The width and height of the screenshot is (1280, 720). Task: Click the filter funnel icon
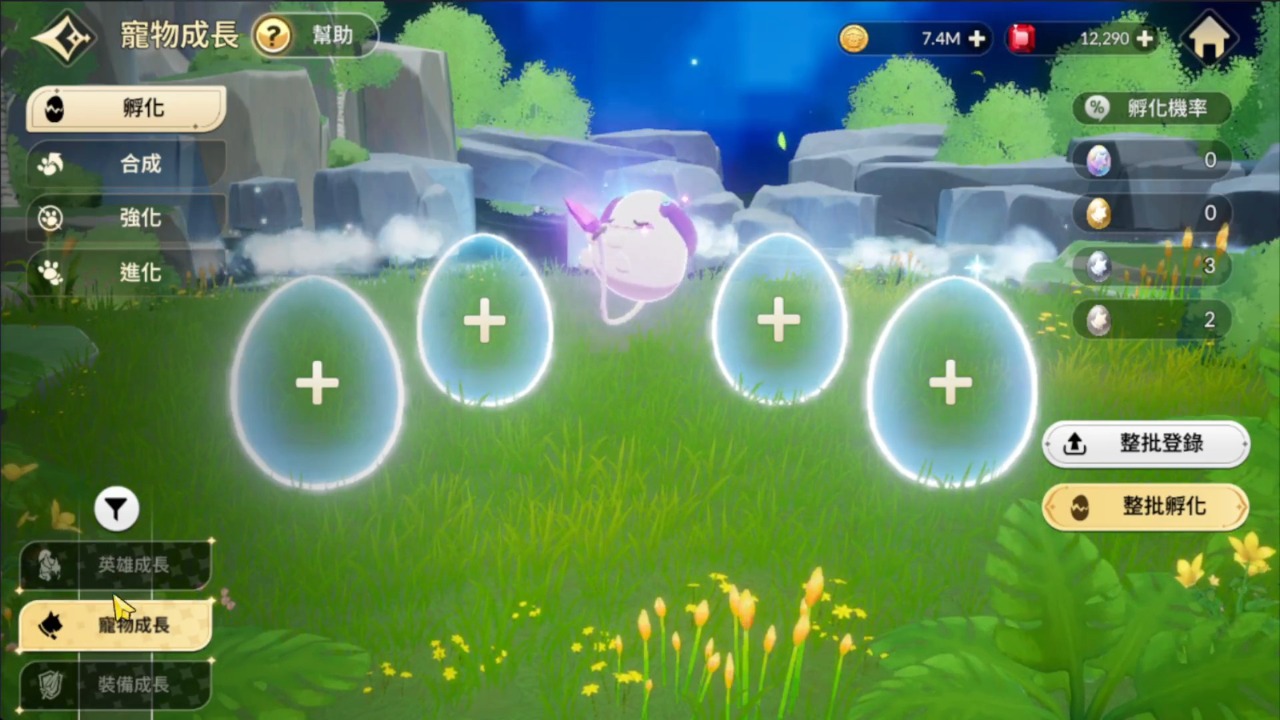point(115,508)
